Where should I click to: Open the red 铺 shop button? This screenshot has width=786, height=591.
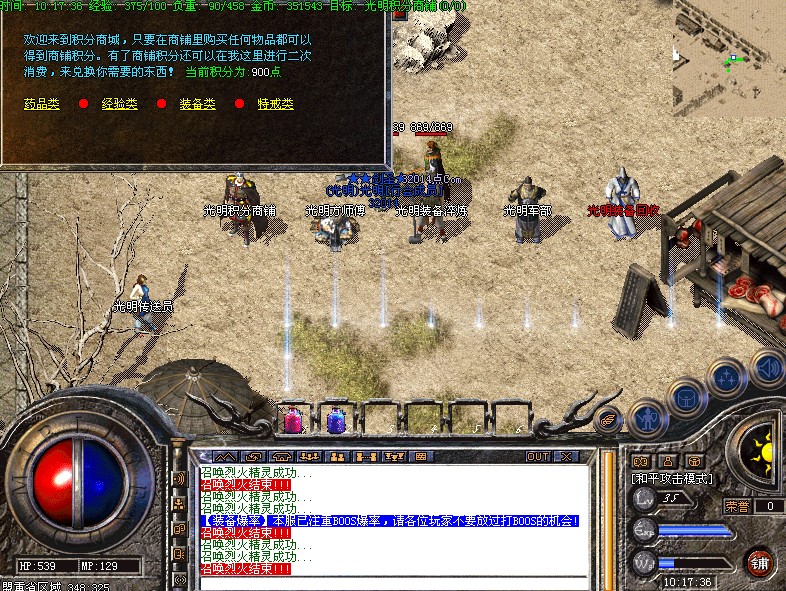[759, 560]
